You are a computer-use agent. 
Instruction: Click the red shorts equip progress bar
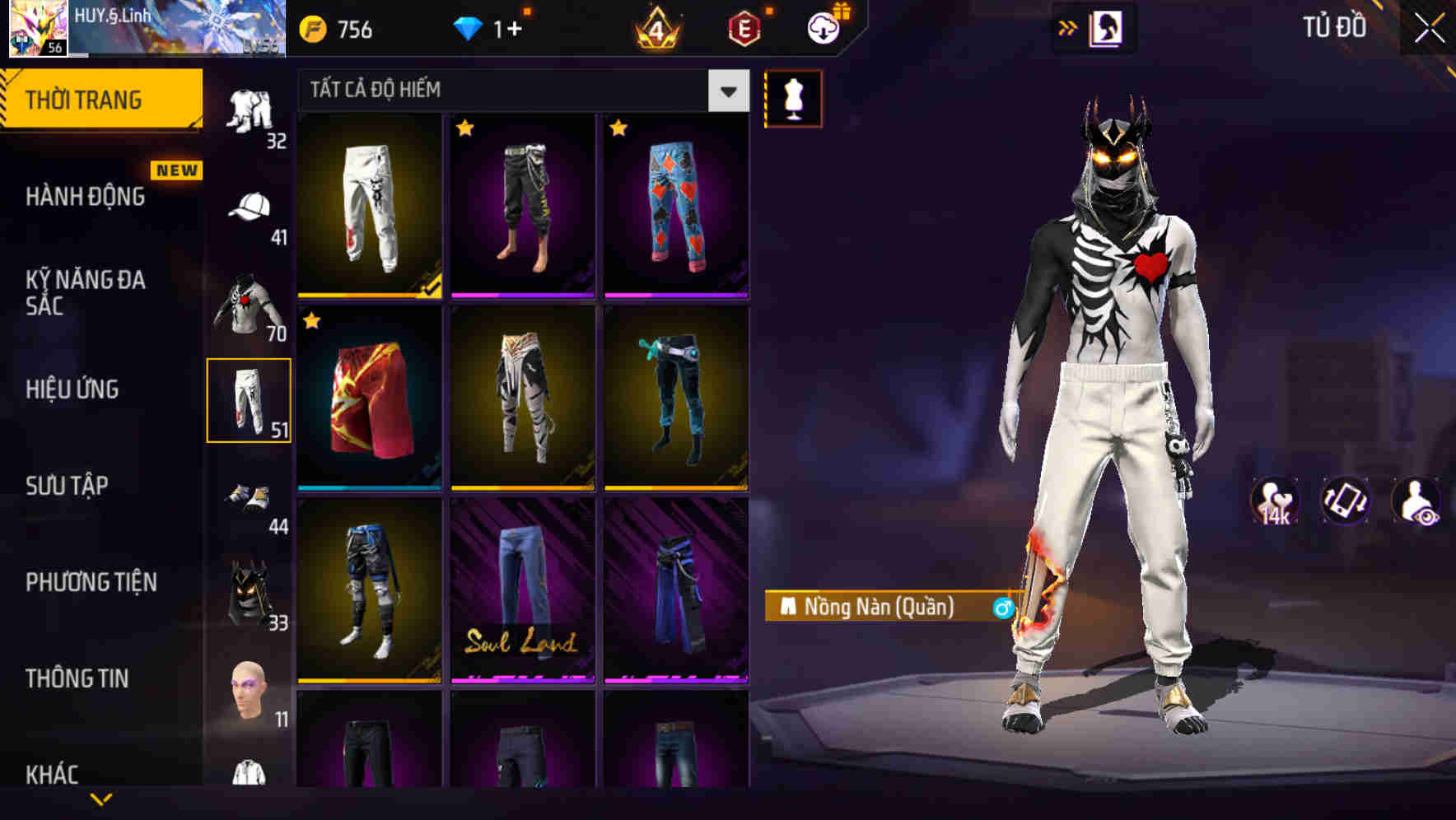(x=370, y=488)
